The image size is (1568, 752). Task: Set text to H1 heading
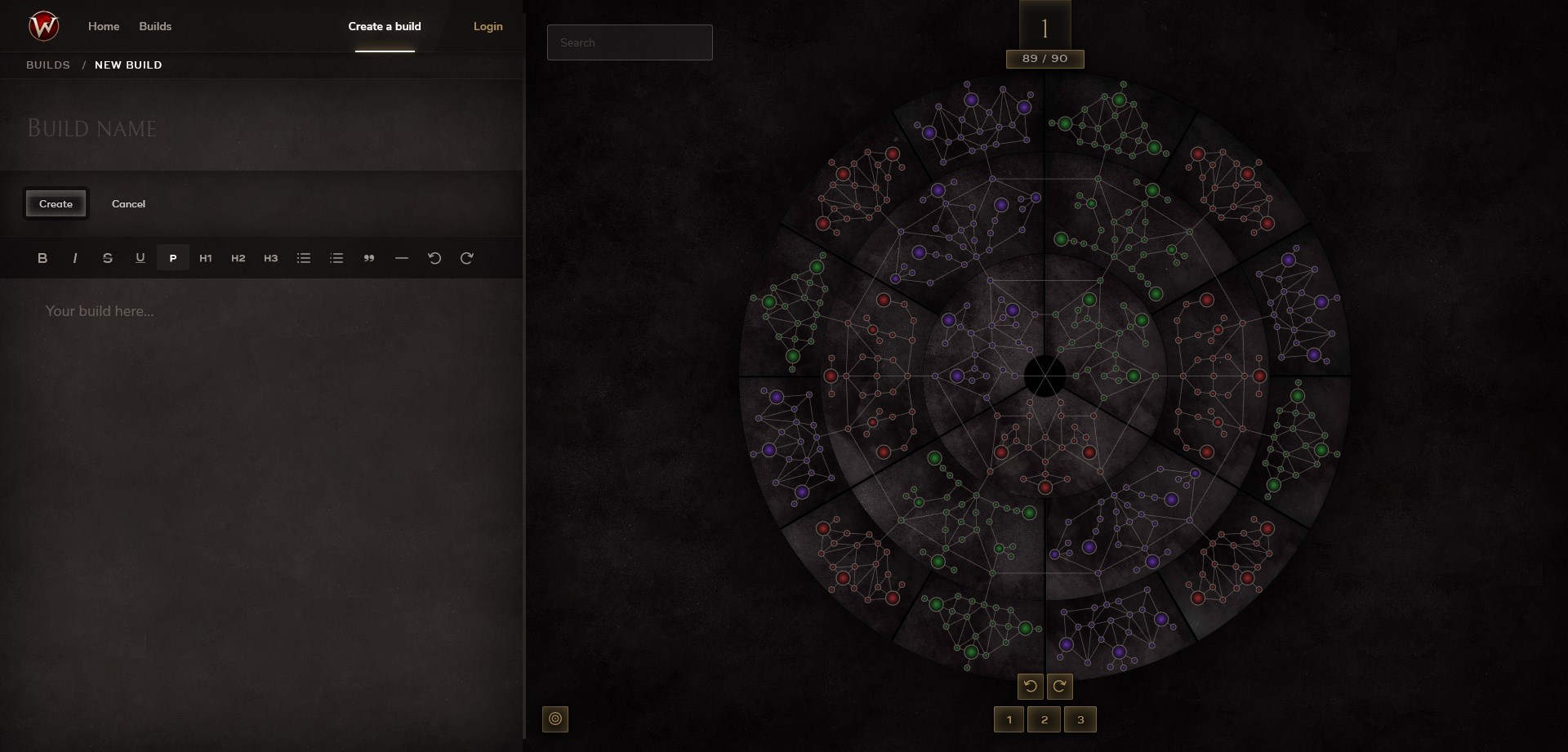(206, 258)
